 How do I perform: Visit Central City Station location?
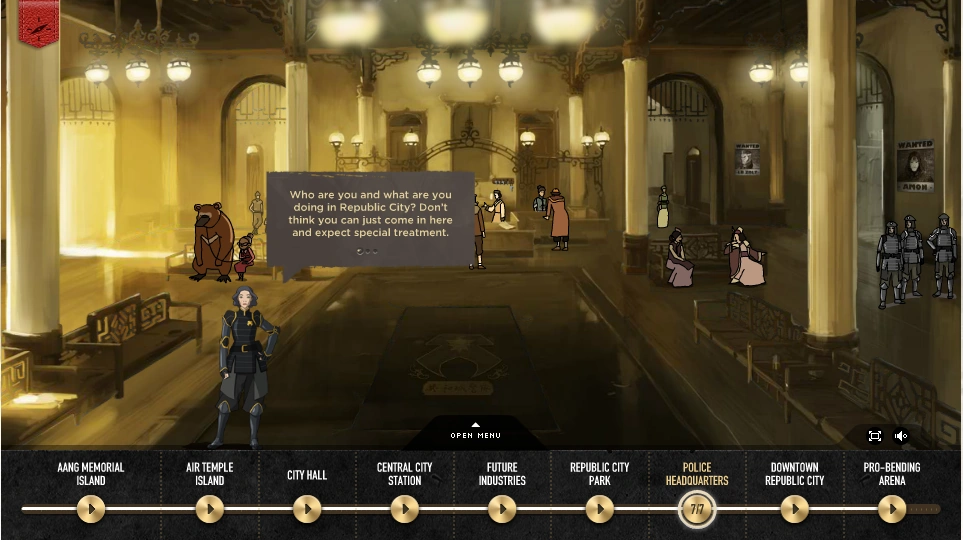(x=404, y=509)
